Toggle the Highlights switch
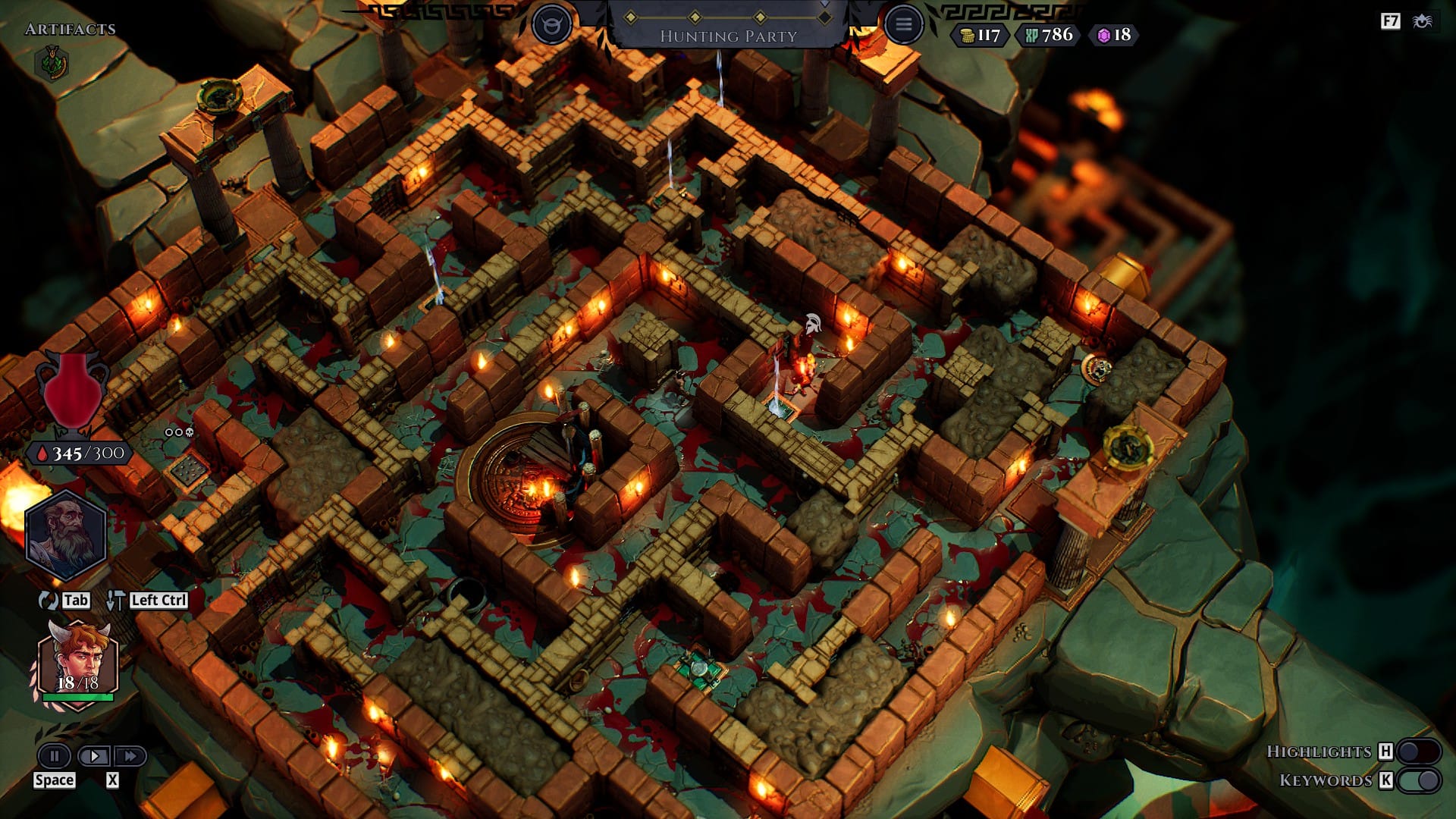The image size is (1456, 819). (1418, 752)
